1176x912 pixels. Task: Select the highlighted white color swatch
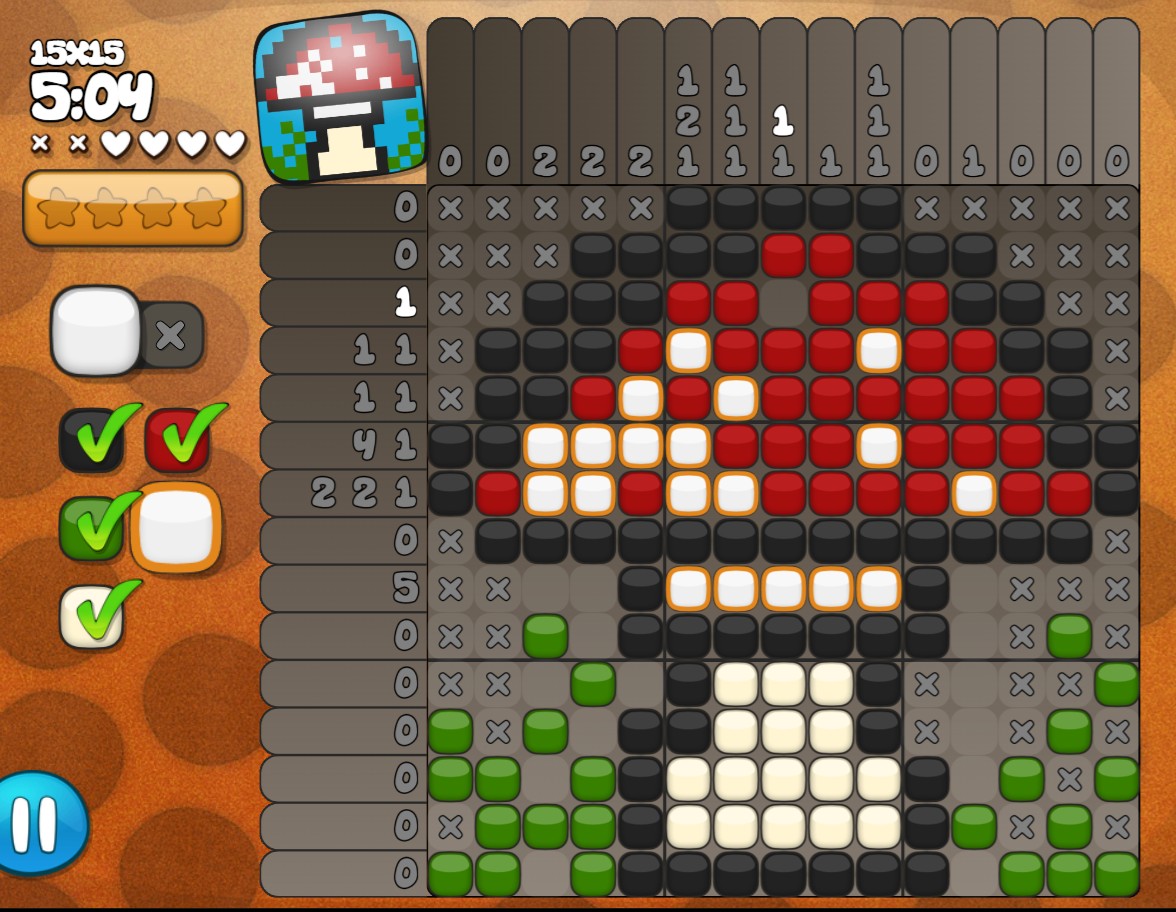pos(176,527)
